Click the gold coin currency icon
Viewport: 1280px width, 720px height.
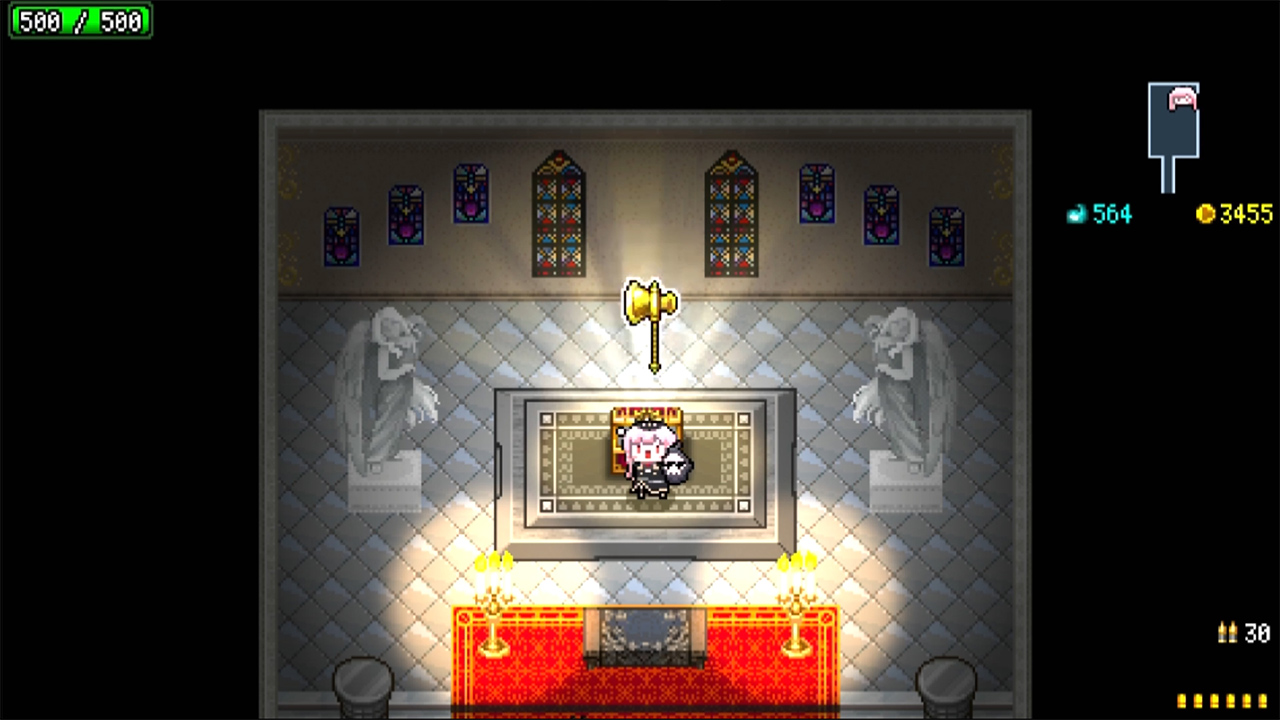coord(1206,214)
